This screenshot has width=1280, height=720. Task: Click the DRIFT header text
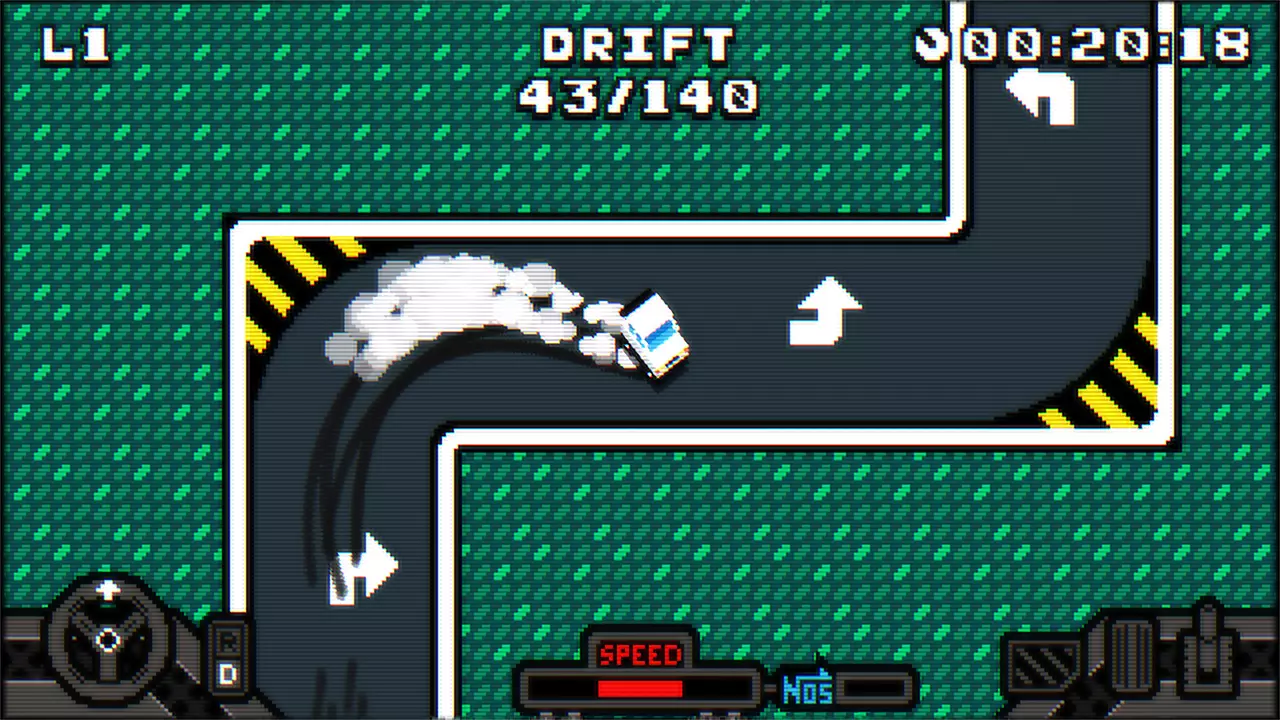point(638,43)
